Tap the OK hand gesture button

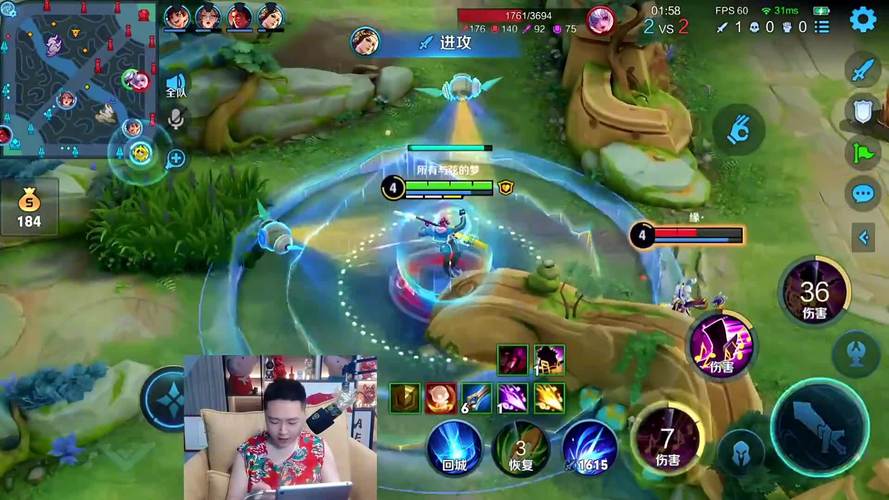click(738, 129)
